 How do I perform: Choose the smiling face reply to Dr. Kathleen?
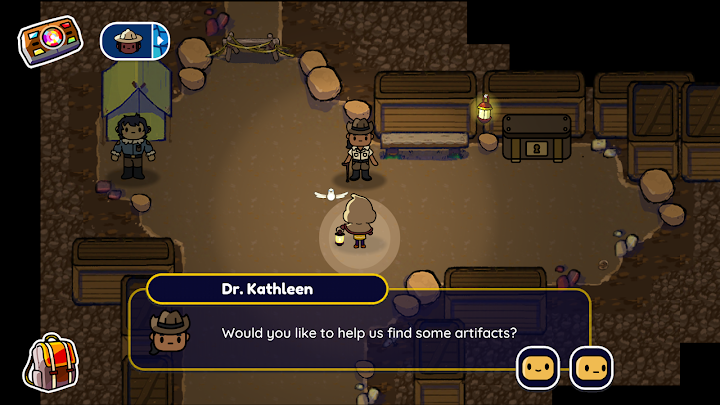[538, 368]
